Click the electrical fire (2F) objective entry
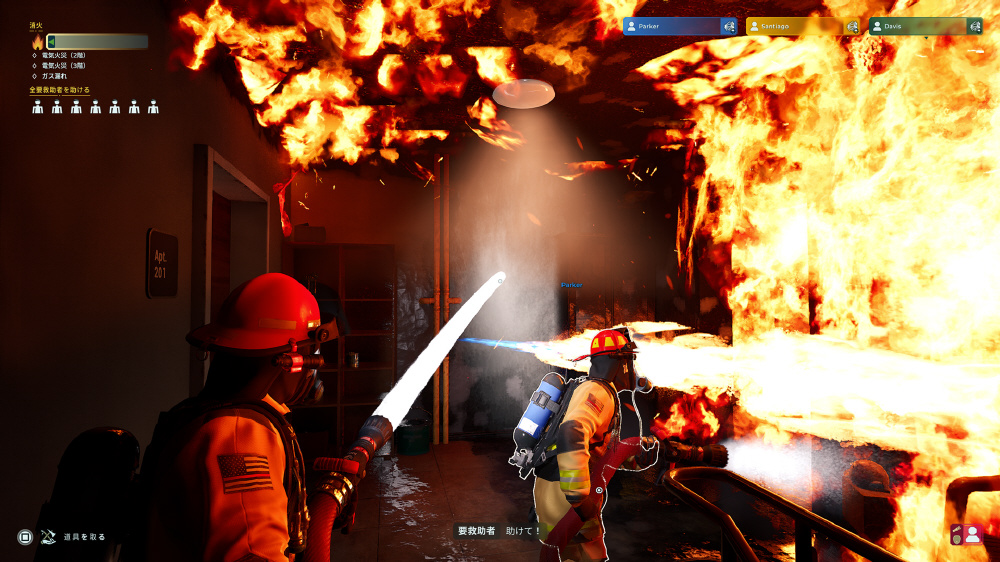Viewport: 1000px width, 562px height. 64,55
